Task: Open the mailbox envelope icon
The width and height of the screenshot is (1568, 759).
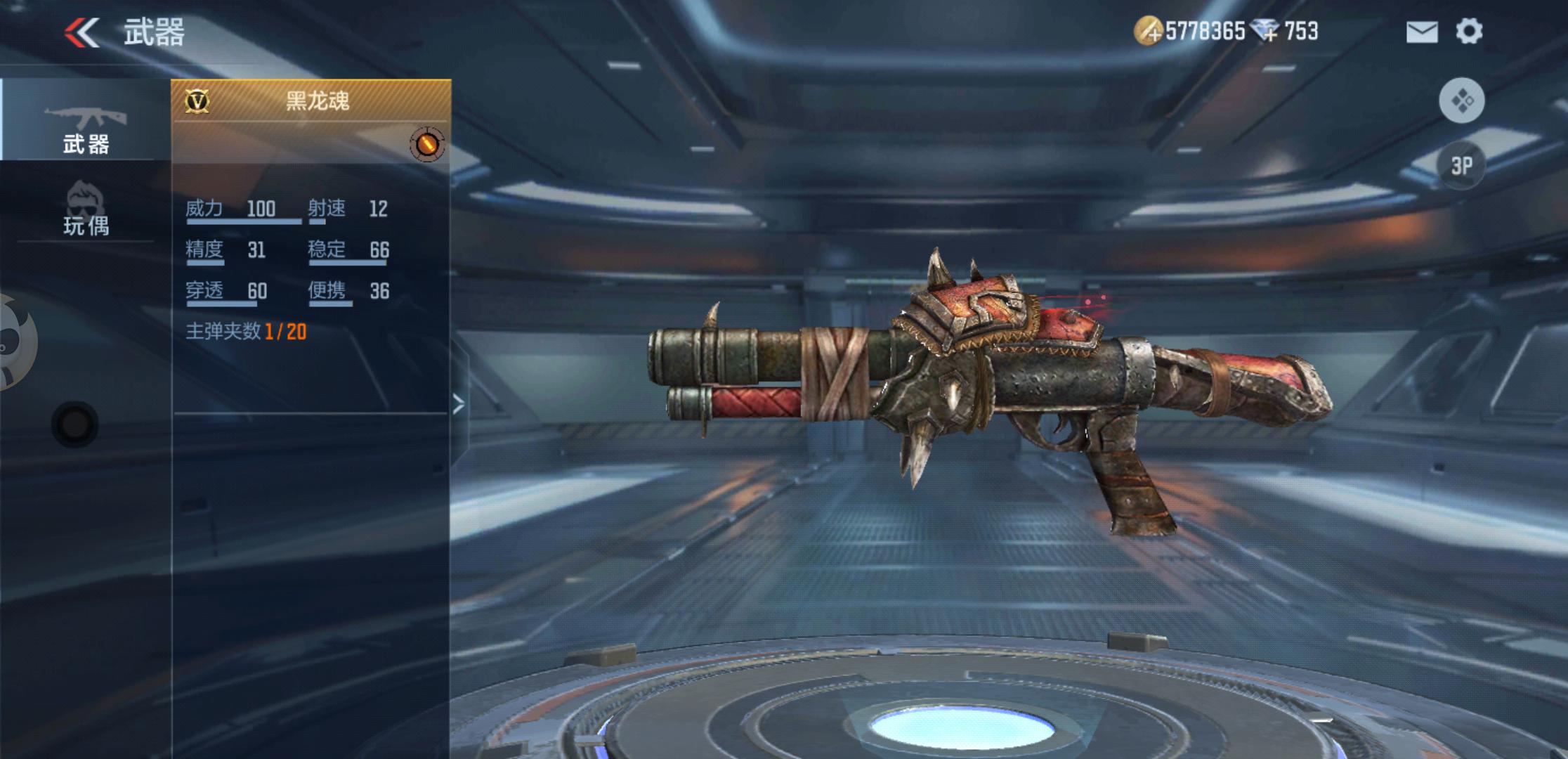Action: [1422, 32]
